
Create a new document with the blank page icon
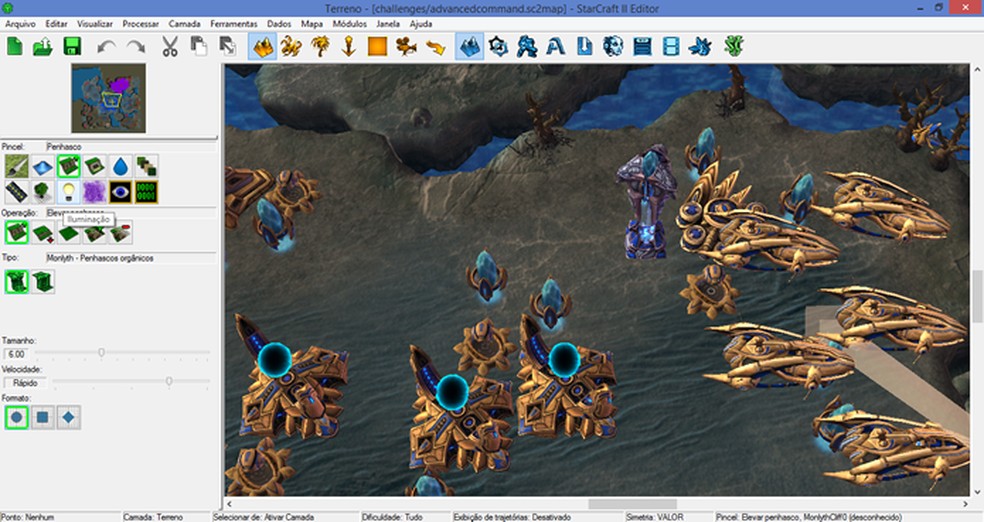pyautogui.click(x=15, y=46)
